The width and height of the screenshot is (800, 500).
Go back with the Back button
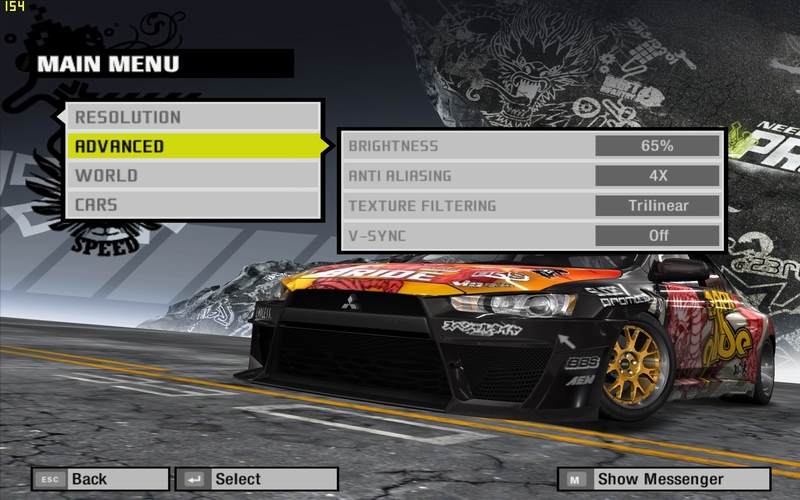tap(100, 479)
